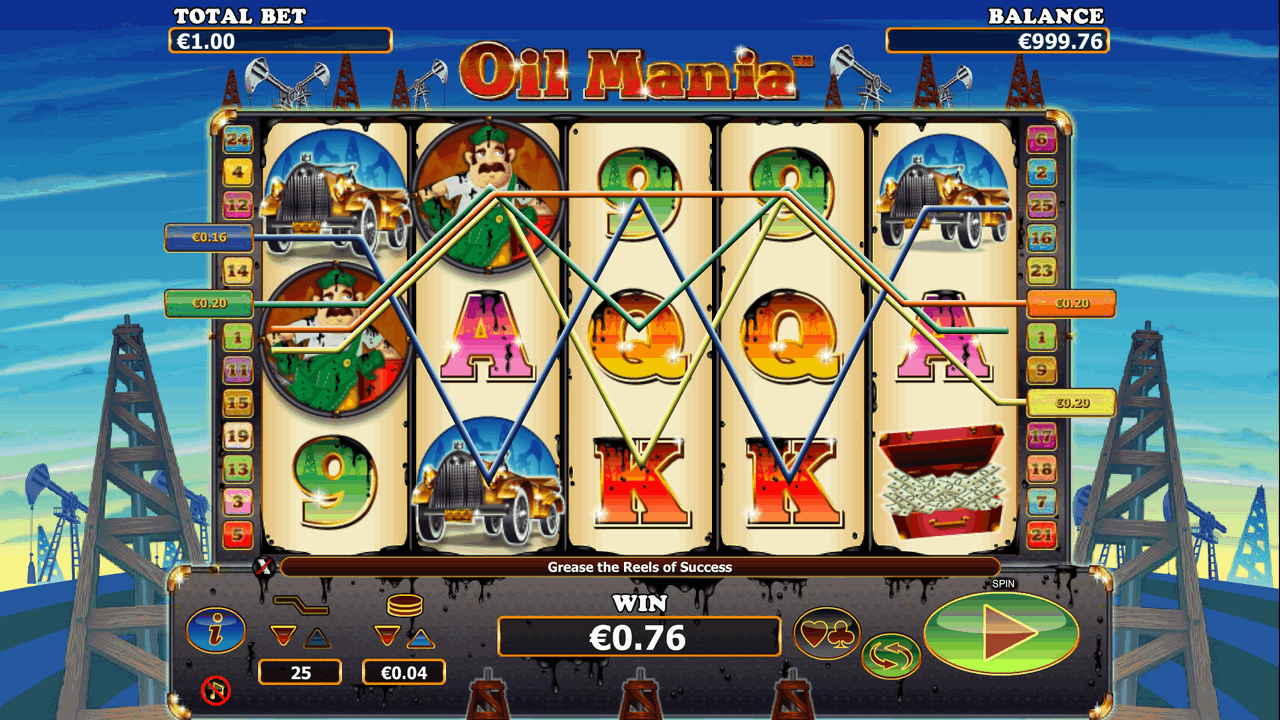Decrease the number of paylines

tap(284, 636)
